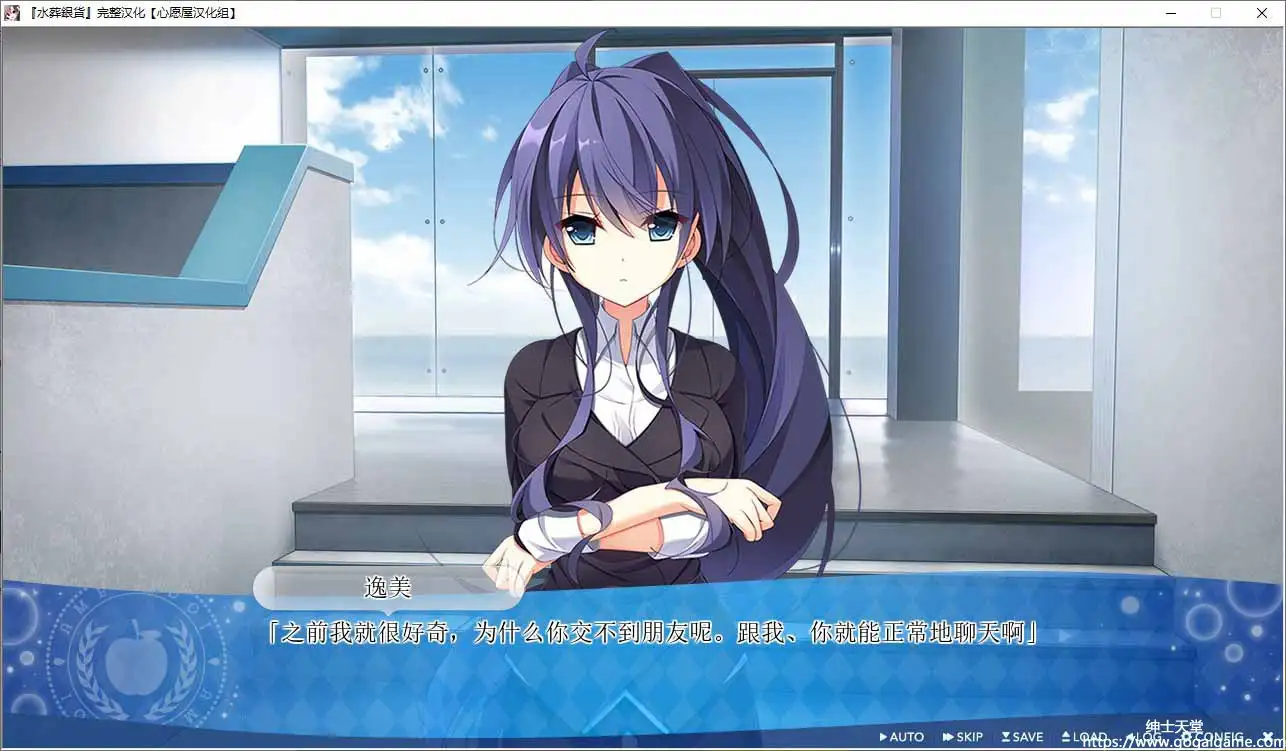
Task: Click the play-triangle icon next to AUTO
Action: [x=885, y=736]
